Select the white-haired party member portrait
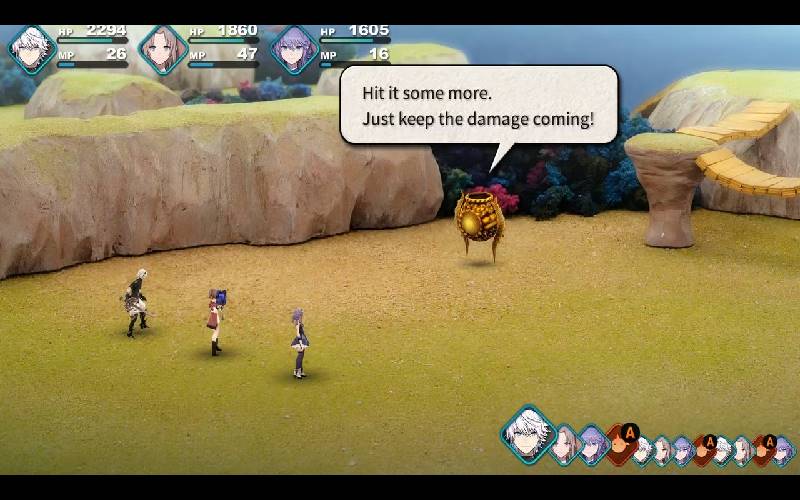This screenshot has width=800, height=500. (31, 49)
